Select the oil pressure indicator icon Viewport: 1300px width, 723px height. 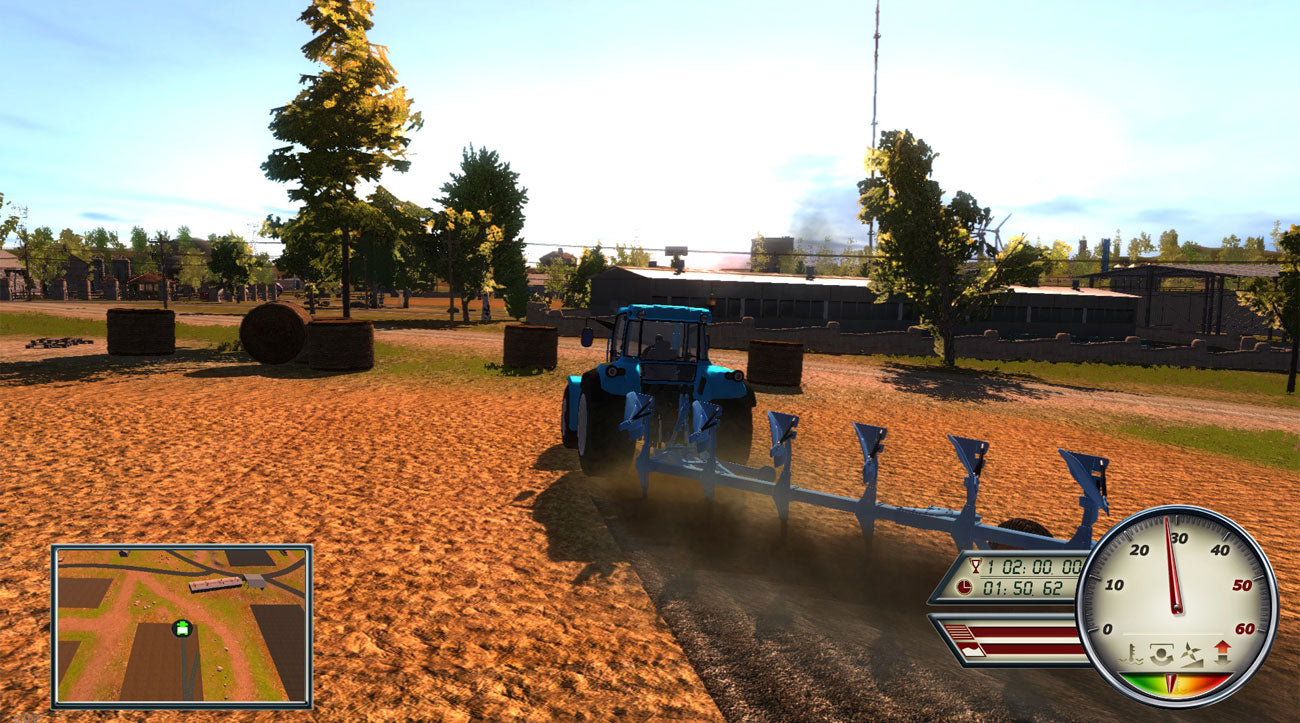point(1161,653)
